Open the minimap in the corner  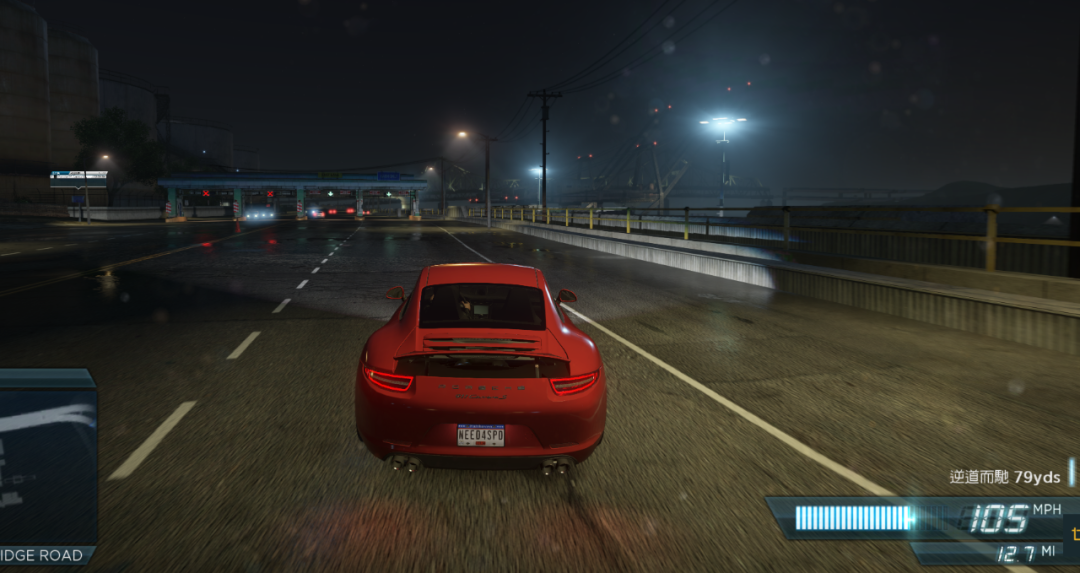pos(47,462)
